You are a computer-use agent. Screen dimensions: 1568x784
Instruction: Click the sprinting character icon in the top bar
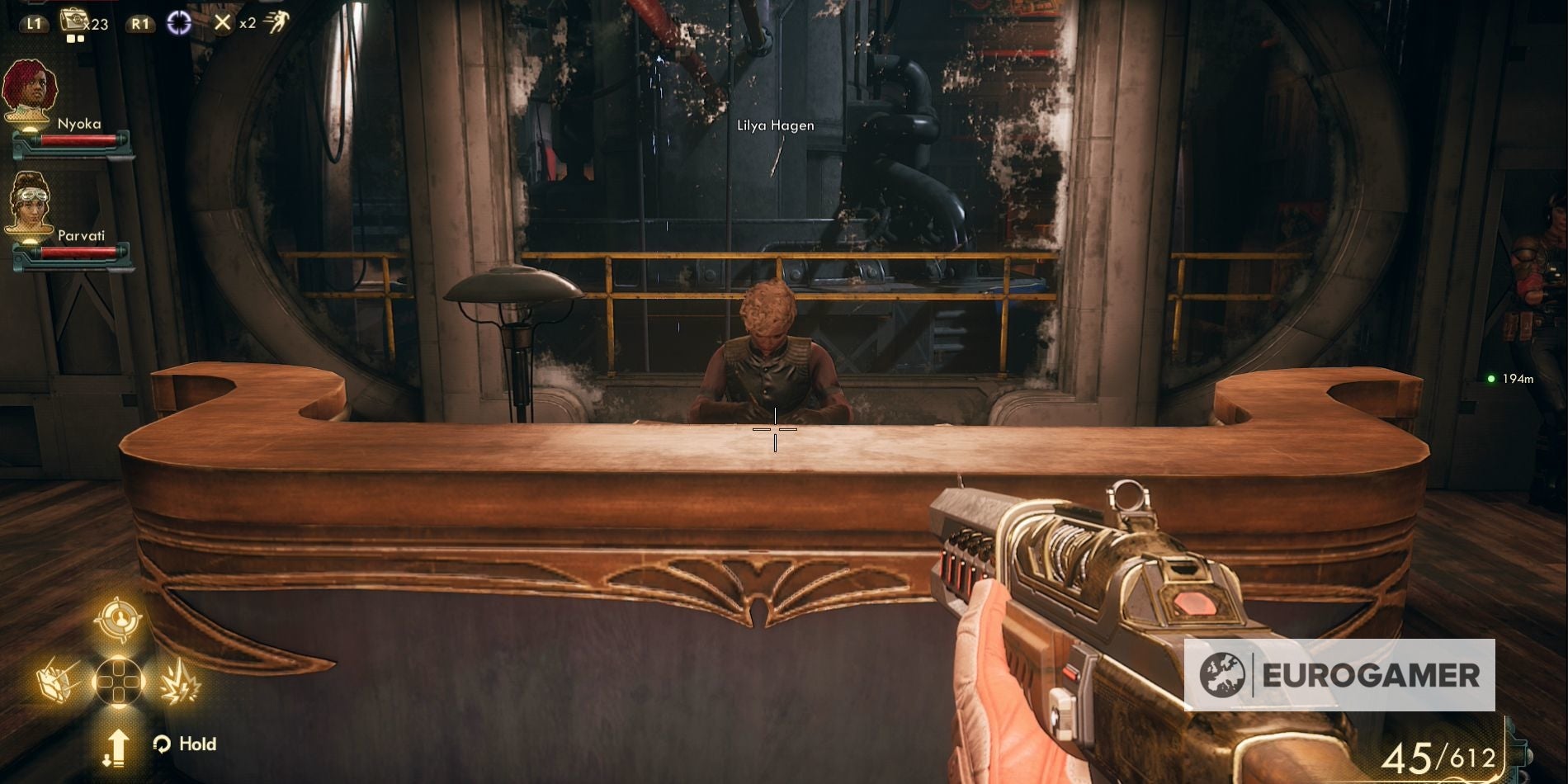coord(279,20)
